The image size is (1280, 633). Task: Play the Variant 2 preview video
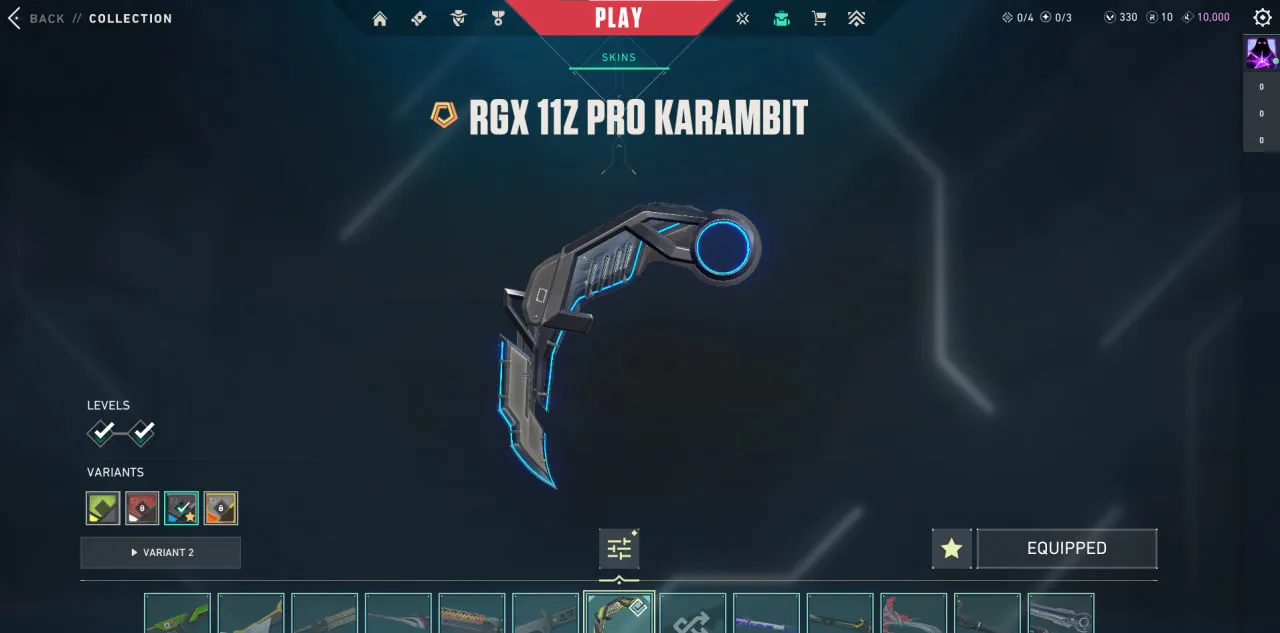160,552
